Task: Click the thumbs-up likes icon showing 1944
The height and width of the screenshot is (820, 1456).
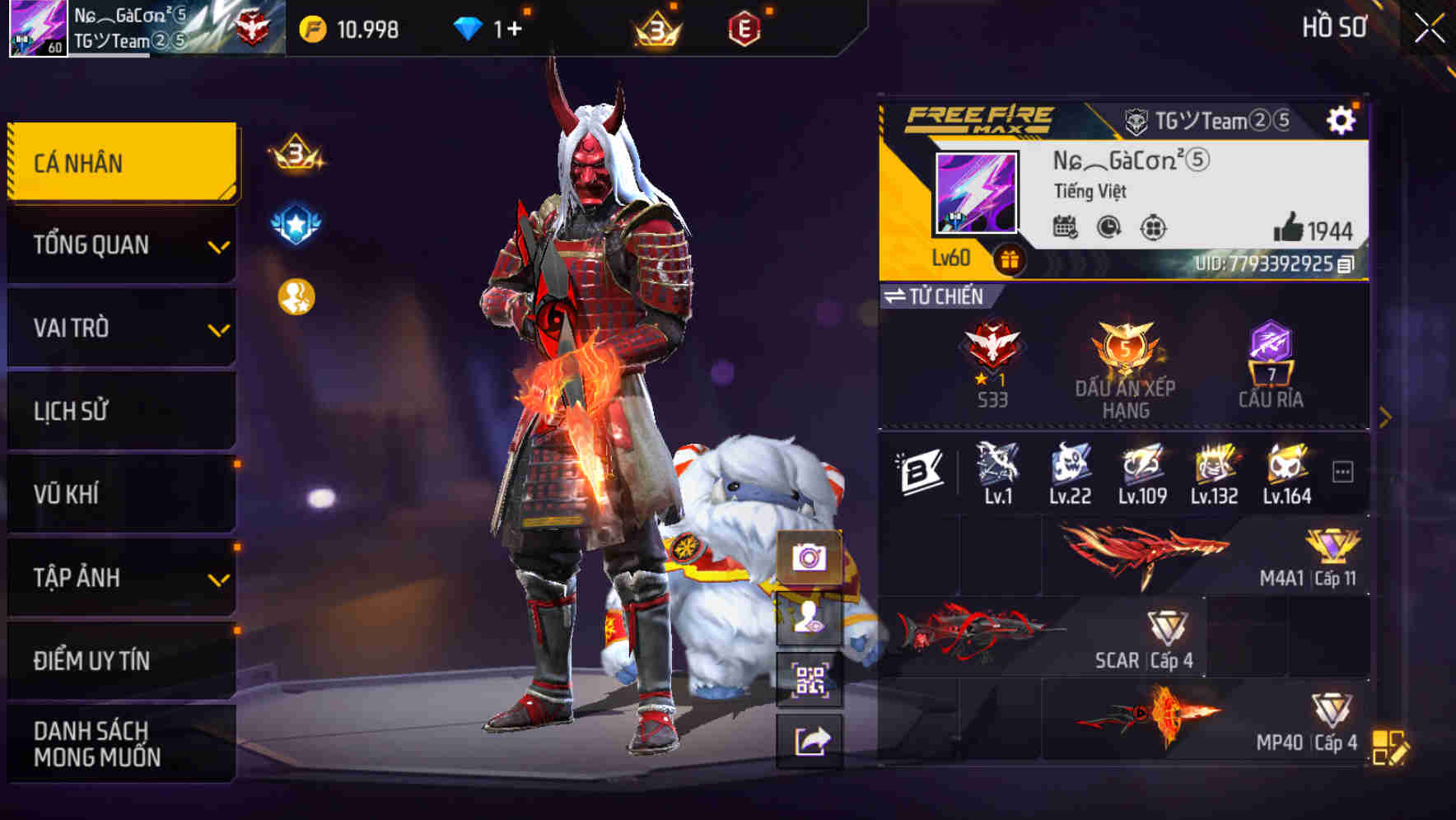Action: tap(1290, 227)
